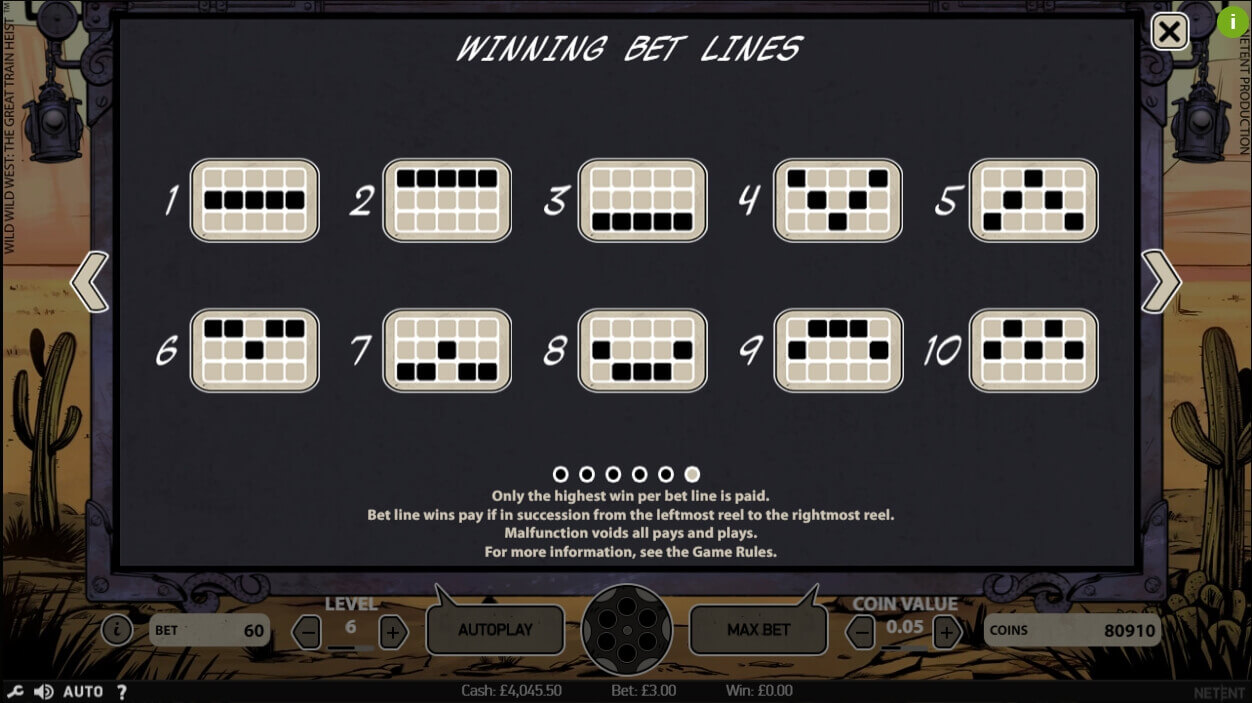Open the wrench settings icon

tap(15, 692)
